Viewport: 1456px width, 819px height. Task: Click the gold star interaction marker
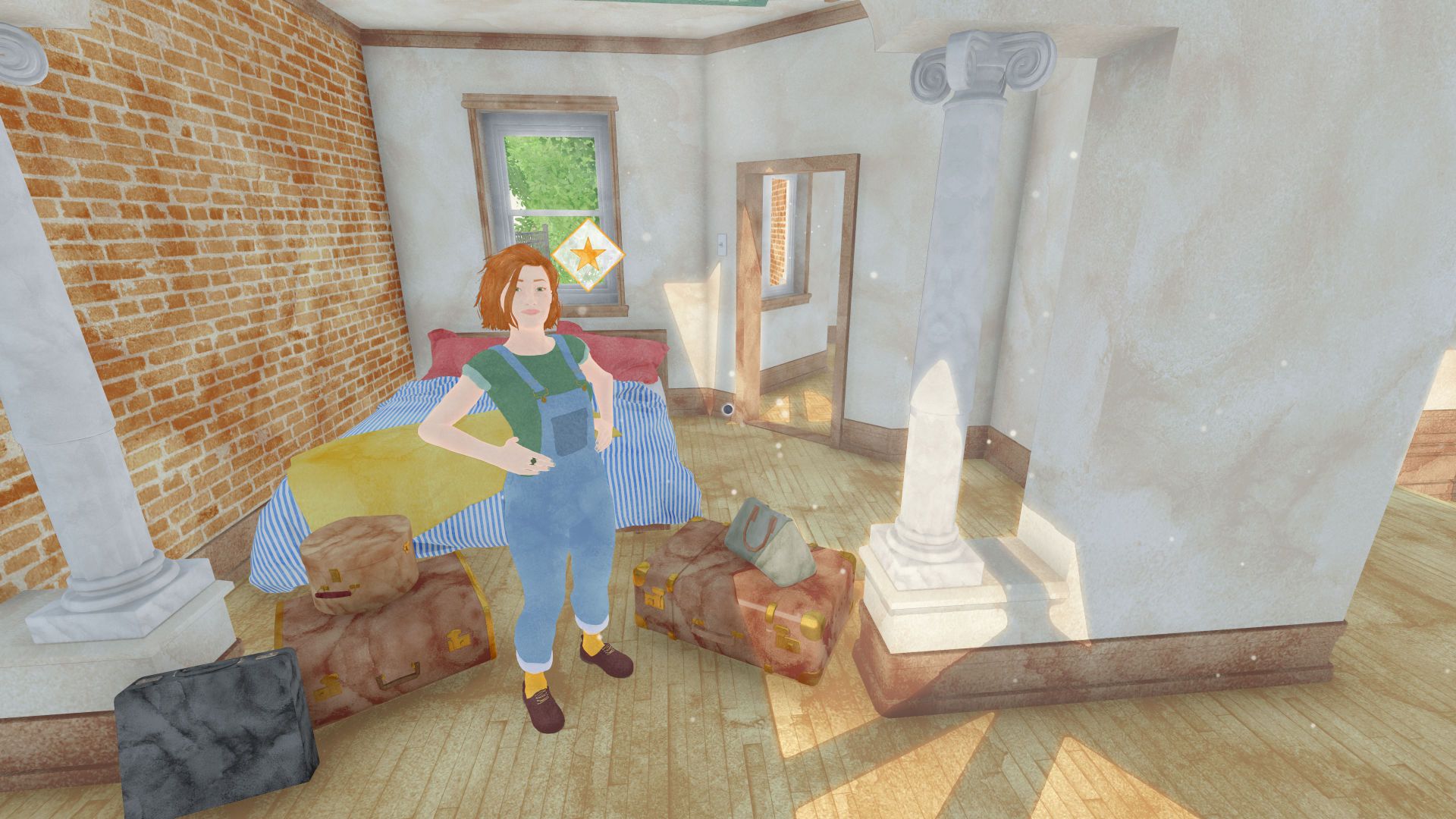pos(587,255)
